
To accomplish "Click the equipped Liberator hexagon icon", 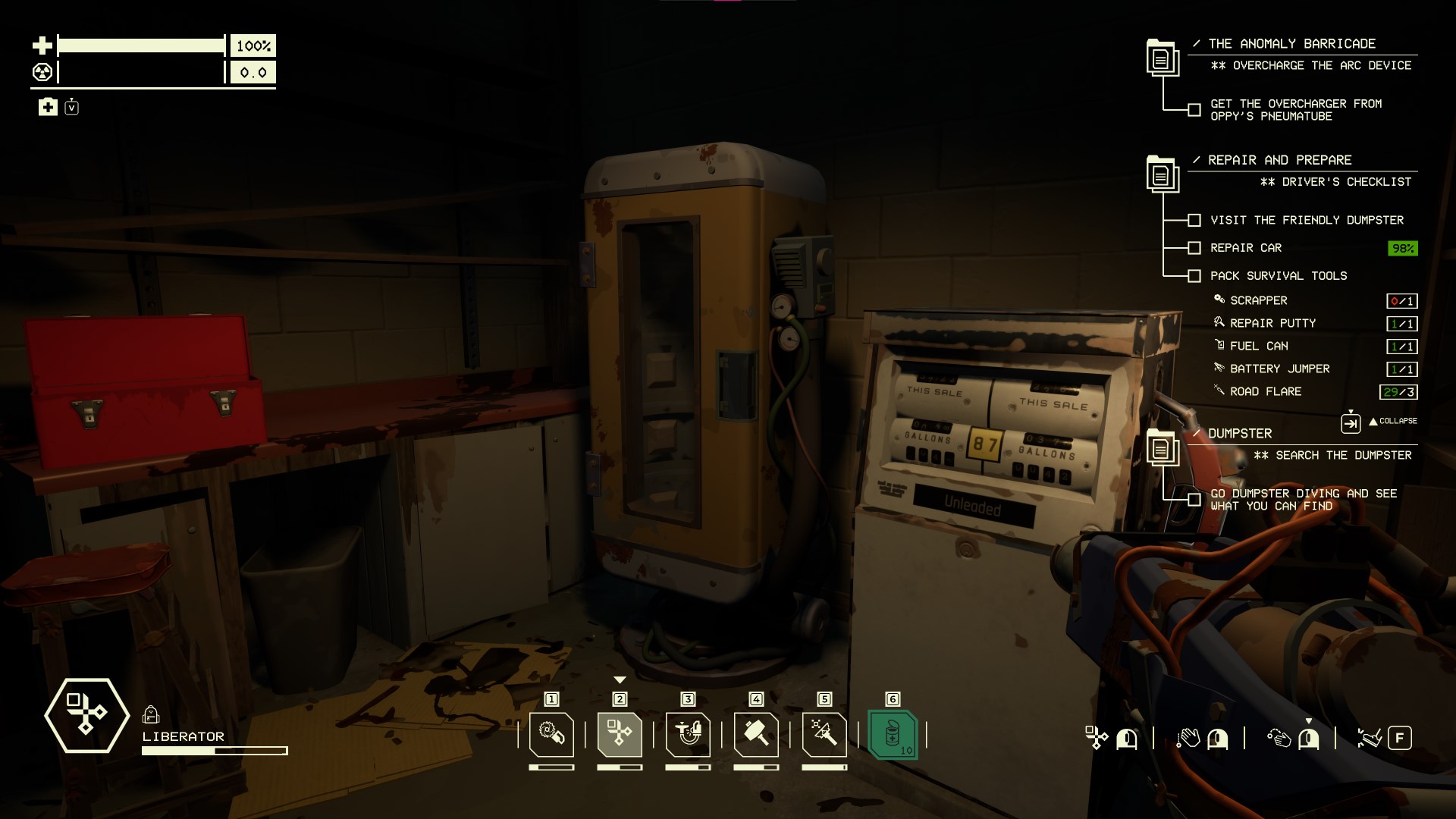I will pos(86,715).
